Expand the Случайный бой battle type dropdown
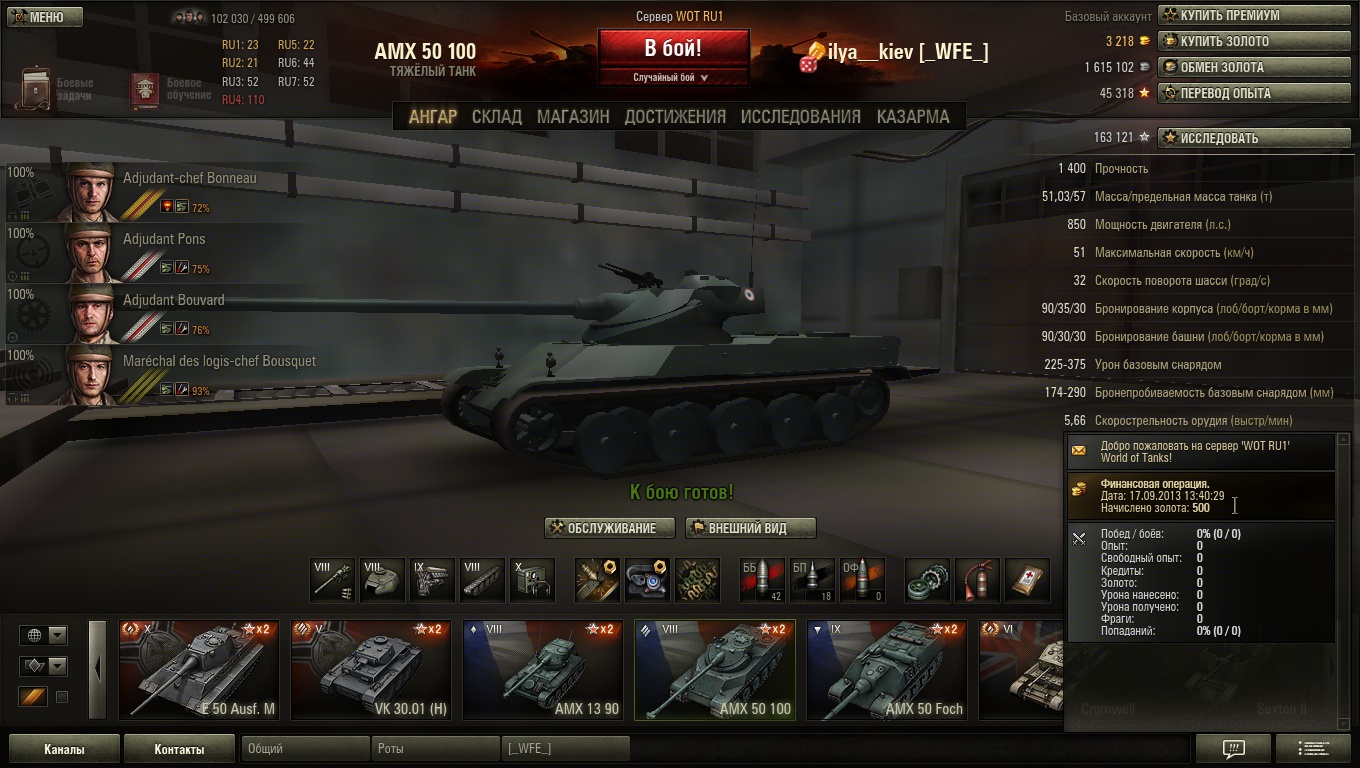This screenshot has width=1360, height=768. pos(672,77)
